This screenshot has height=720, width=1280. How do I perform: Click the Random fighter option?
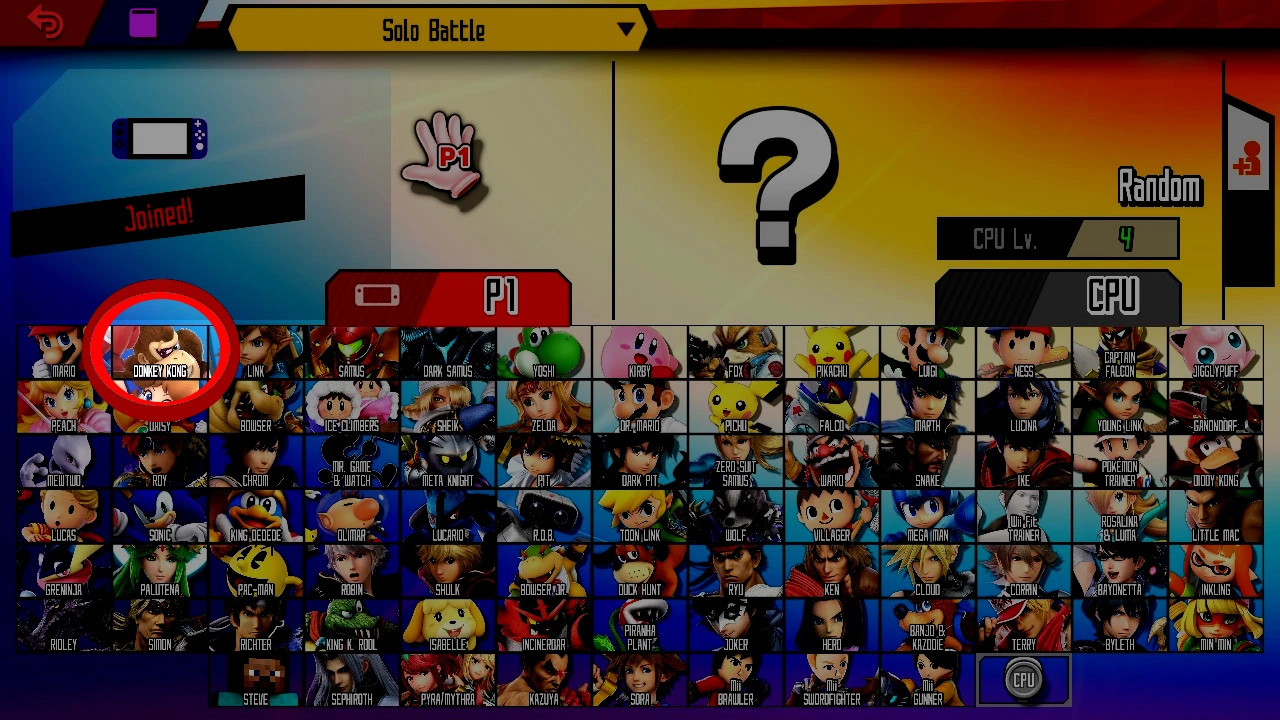(x=1160, y=187)
